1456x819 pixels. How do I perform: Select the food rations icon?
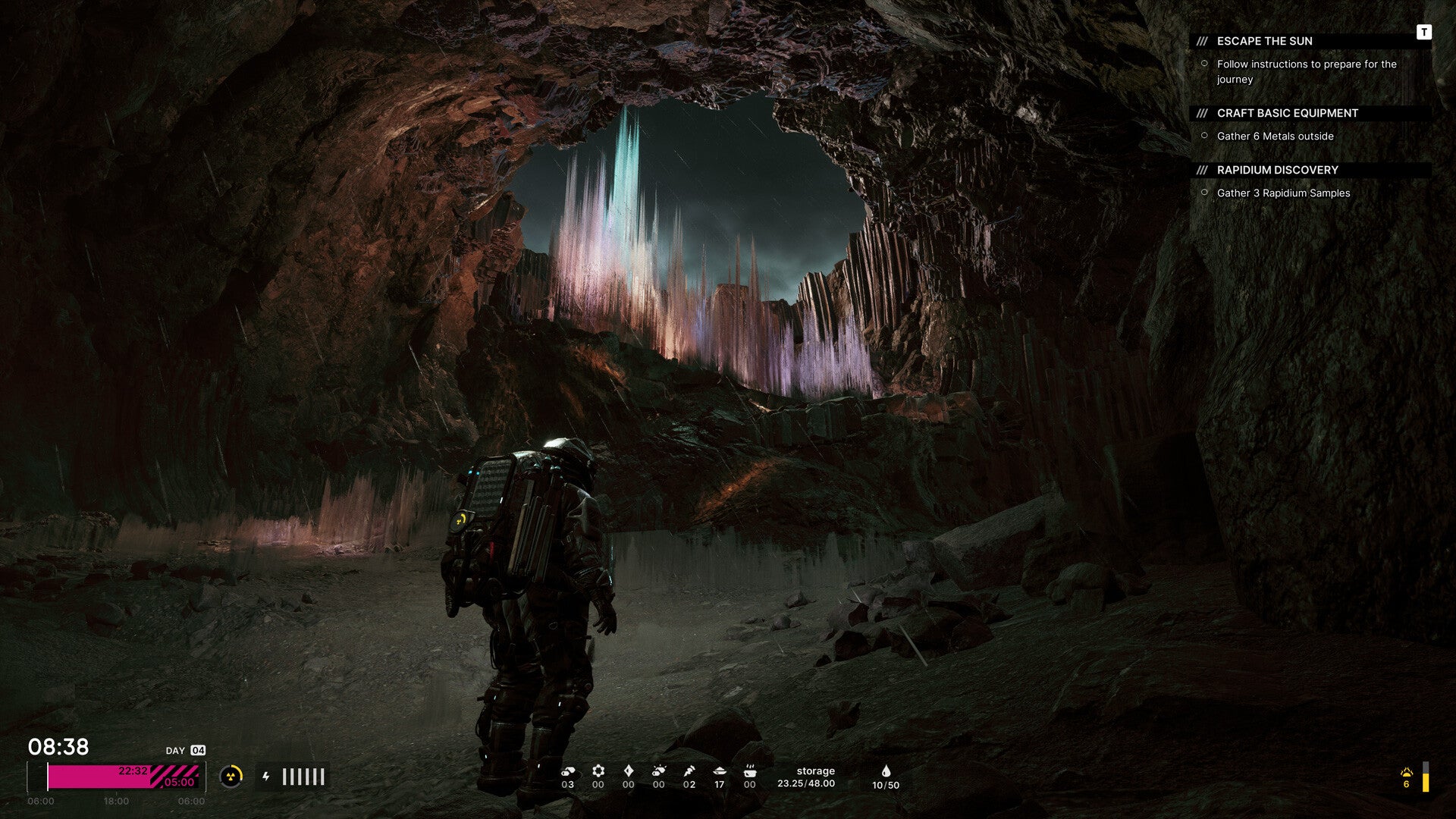pos(689,771)
